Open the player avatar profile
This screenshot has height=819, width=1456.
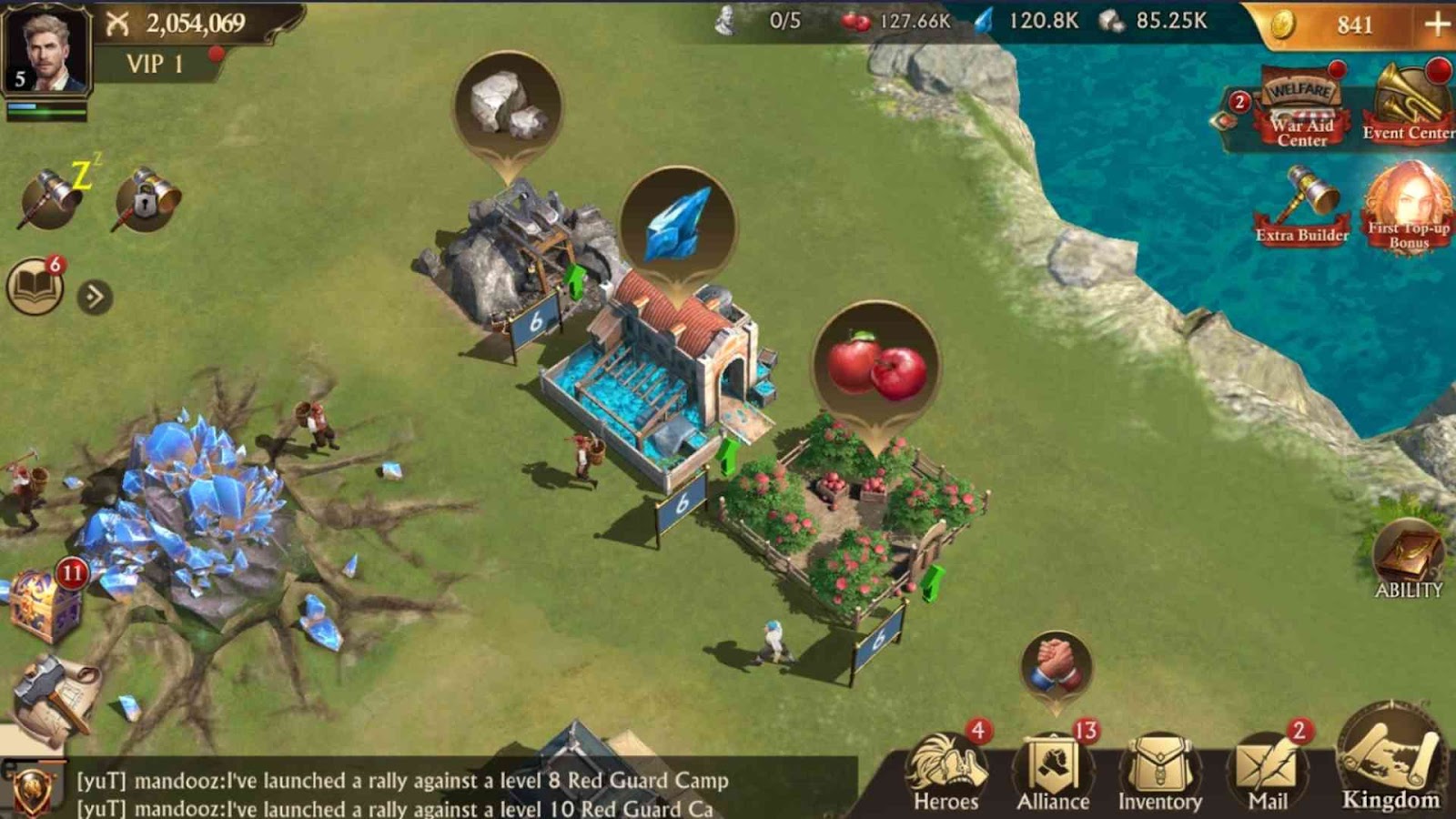point(45,47)
